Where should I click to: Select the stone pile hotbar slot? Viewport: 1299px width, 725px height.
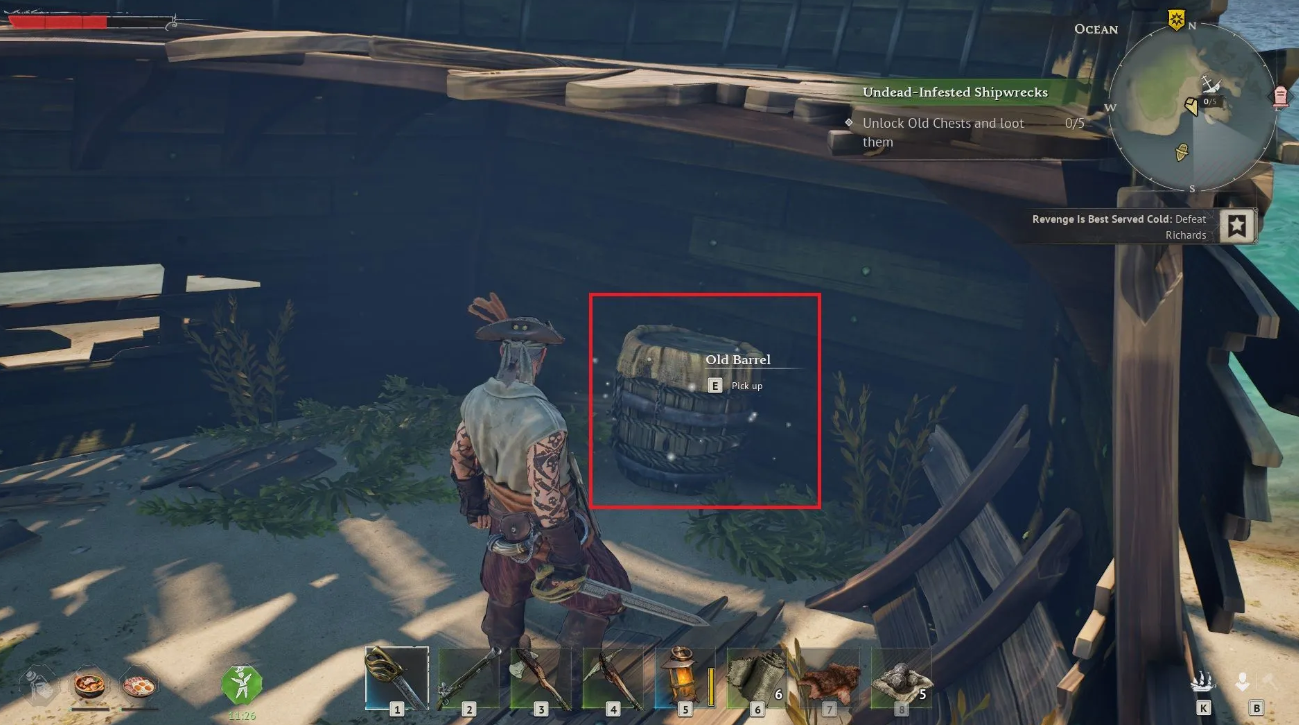click(x=900, y=677)
